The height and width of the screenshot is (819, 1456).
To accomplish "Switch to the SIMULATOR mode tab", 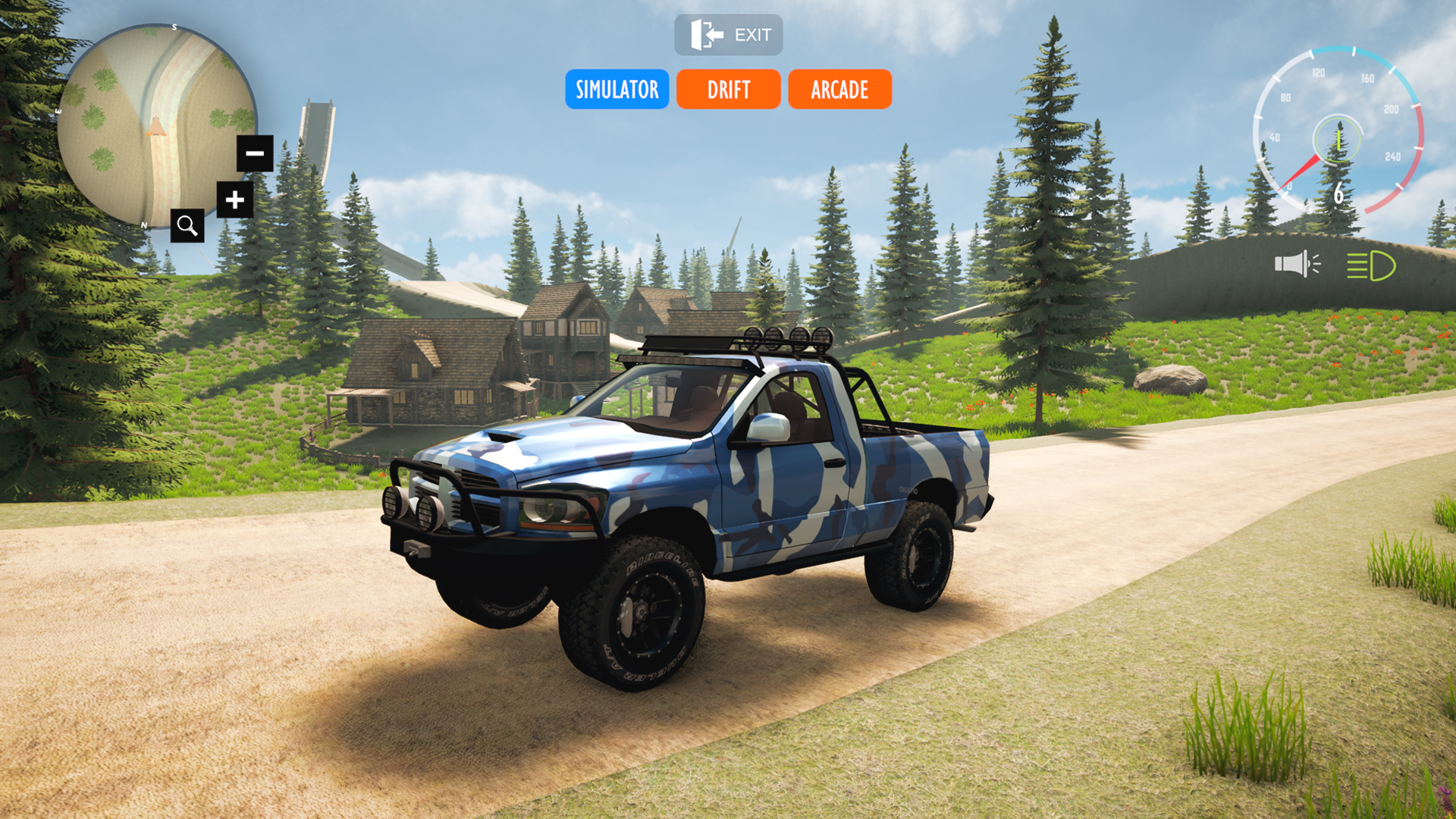I will tap(617, 89).
